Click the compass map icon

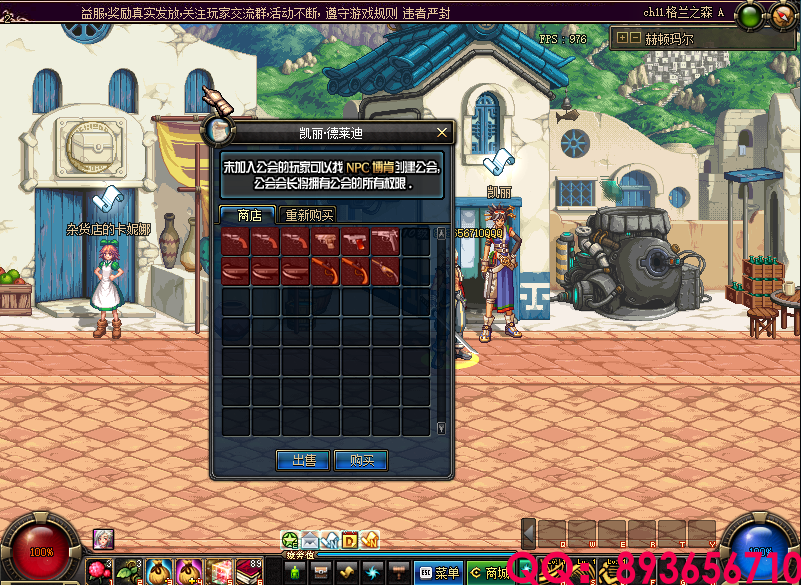pos(778,15)
